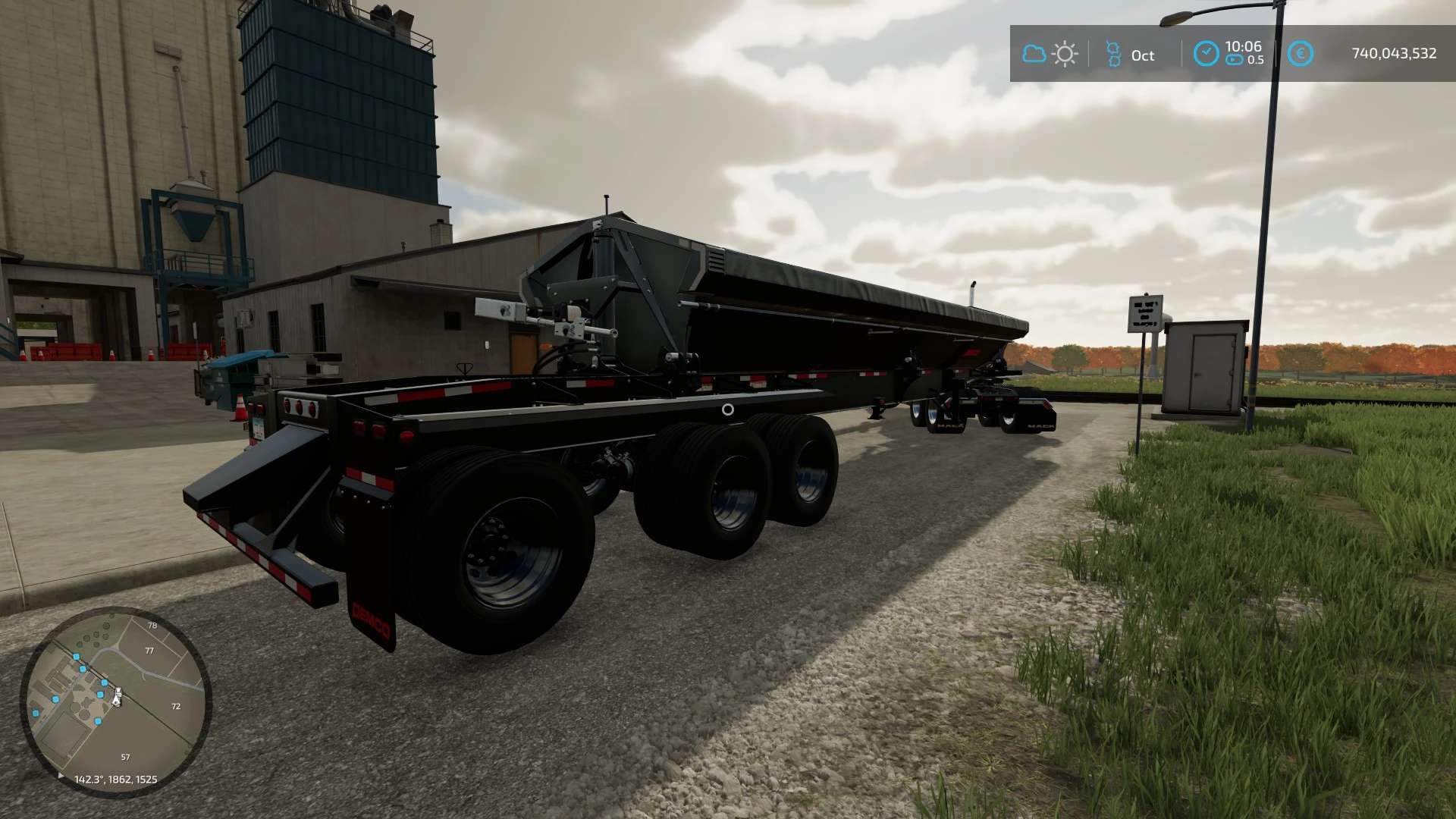The width and height of the screenshot is (1456, 819).
Task: Select the white vehicle marker on the minimap
Action: 117,696
